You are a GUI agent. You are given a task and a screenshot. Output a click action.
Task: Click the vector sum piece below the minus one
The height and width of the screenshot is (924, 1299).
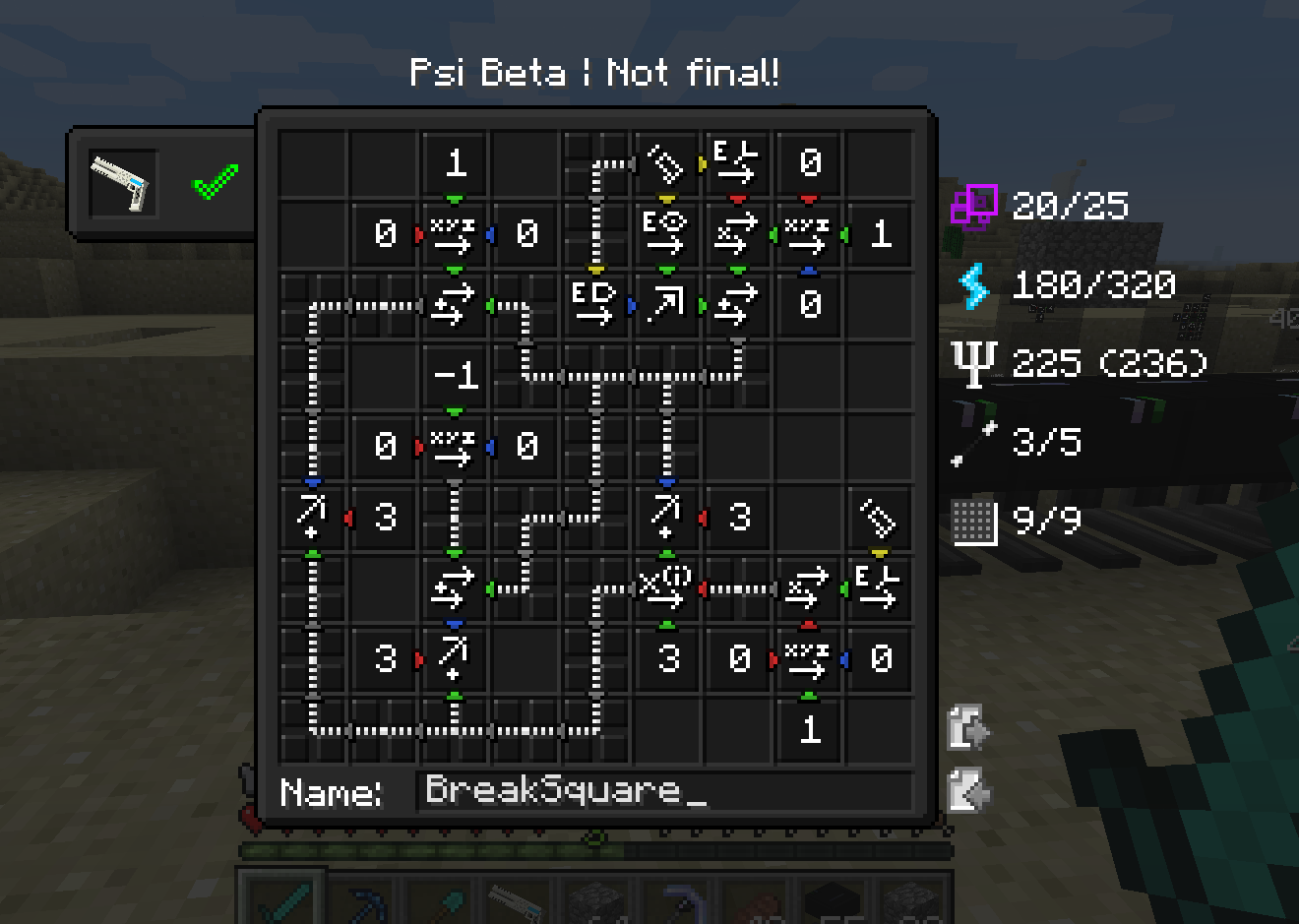pos(454,587)
